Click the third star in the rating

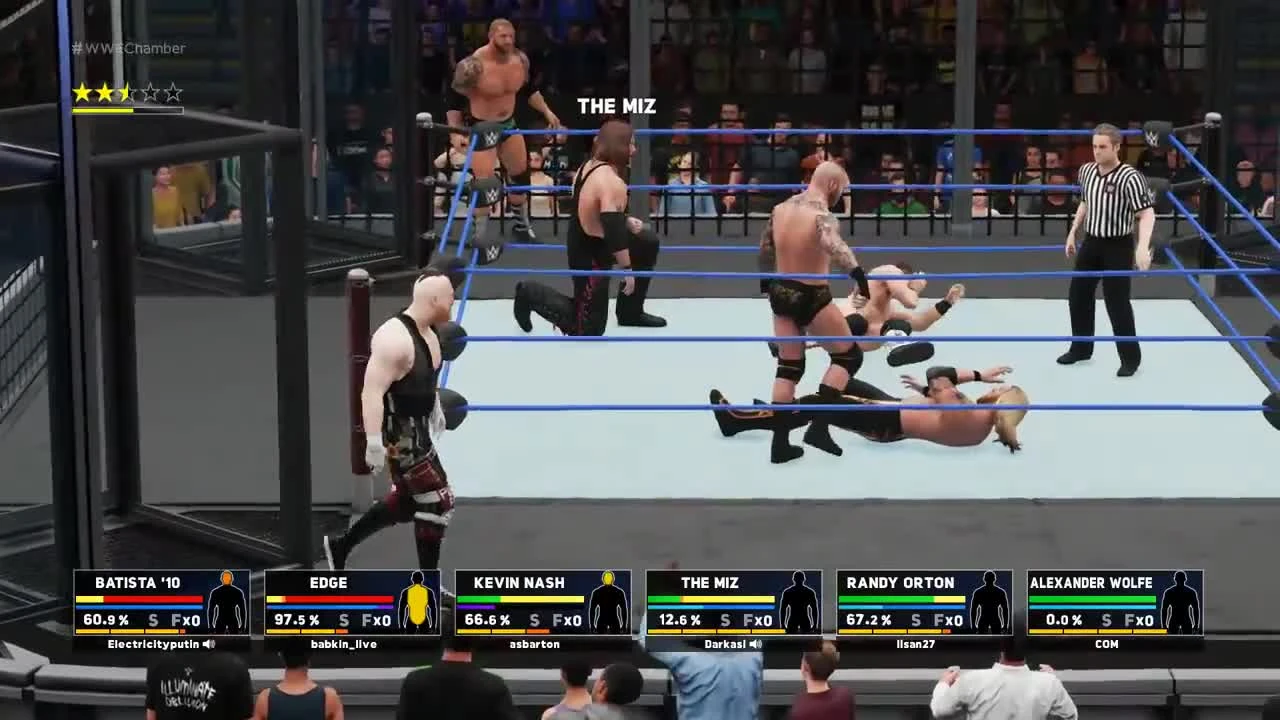(x=127, y=90)
